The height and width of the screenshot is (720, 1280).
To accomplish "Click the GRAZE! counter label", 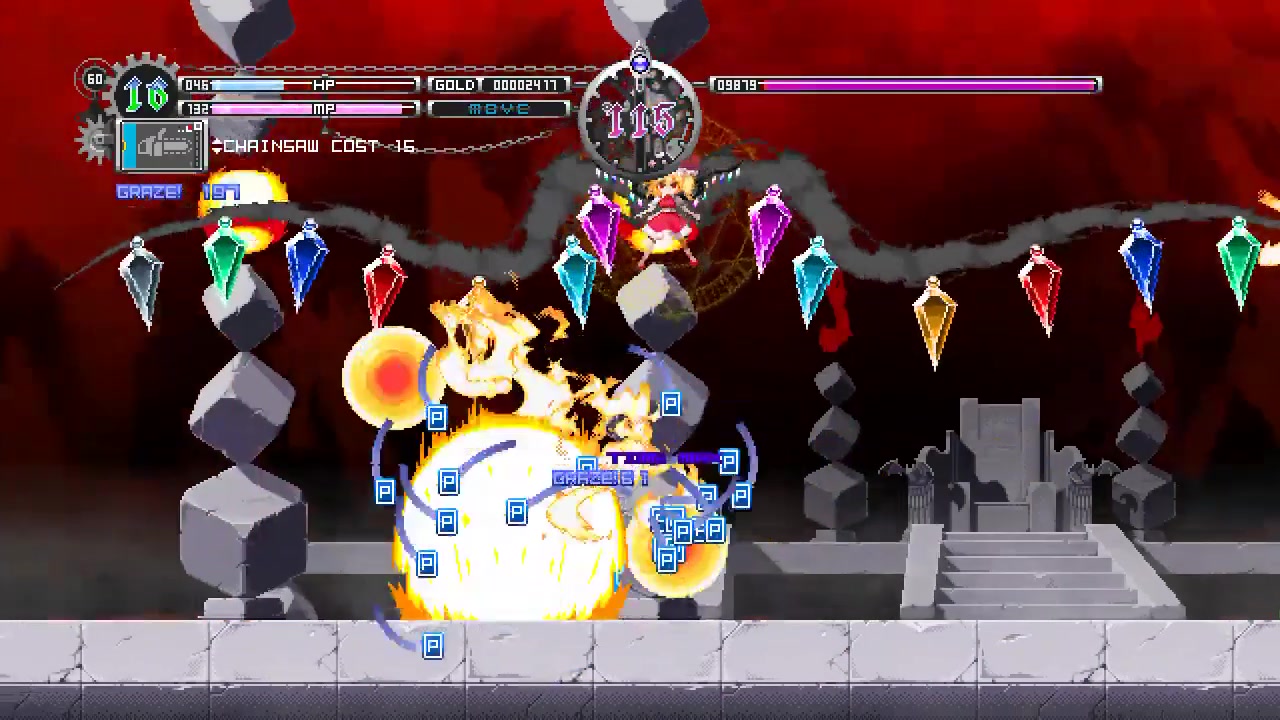I will (148, 192).
